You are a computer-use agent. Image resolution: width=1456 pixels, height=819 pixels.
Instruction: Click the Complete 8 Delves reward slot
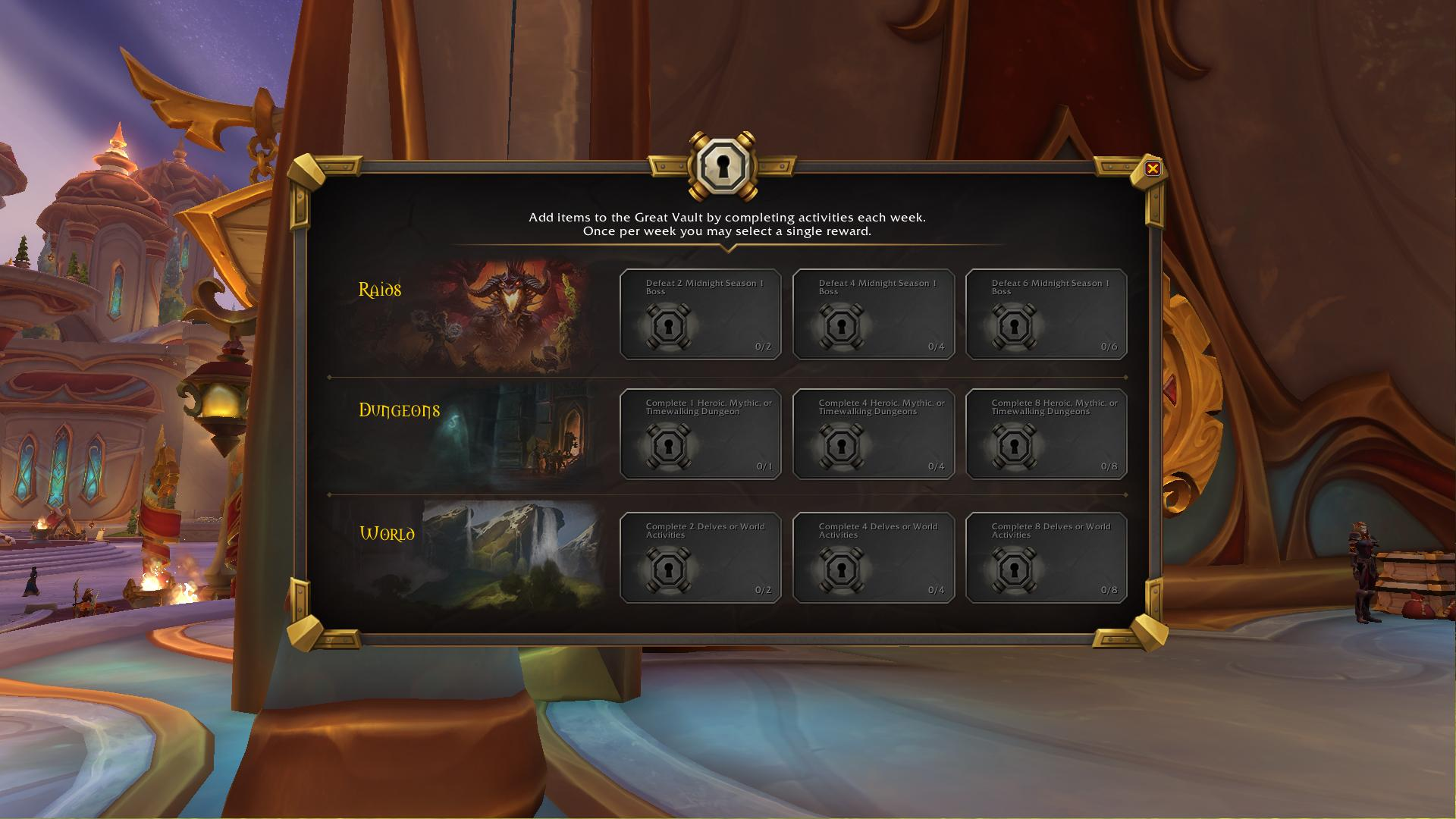pos(1046,557)
